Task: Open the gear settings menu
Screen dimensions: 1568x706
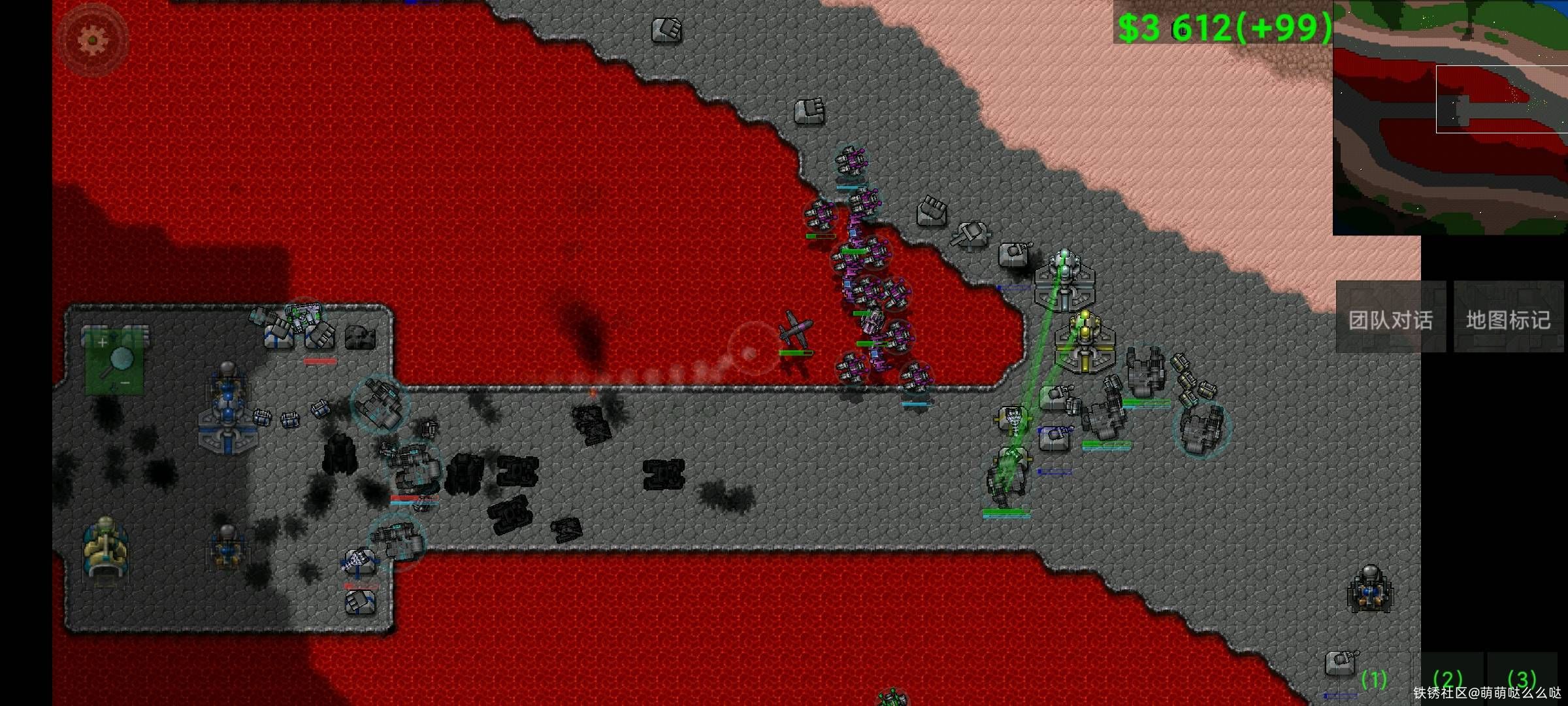Action: point(92,40)
